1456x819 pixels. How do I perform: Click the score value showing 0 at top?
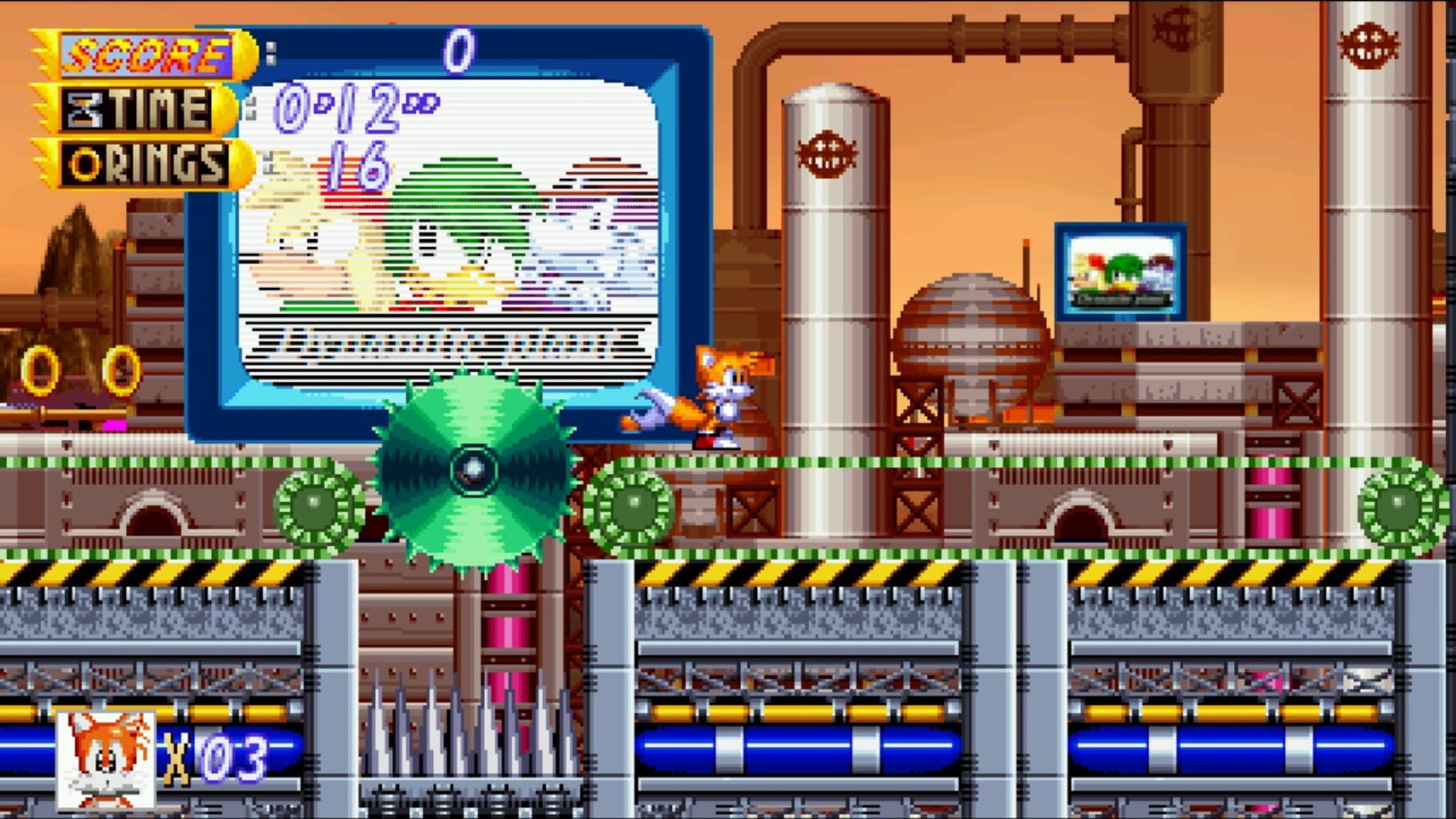pos(458,50)
